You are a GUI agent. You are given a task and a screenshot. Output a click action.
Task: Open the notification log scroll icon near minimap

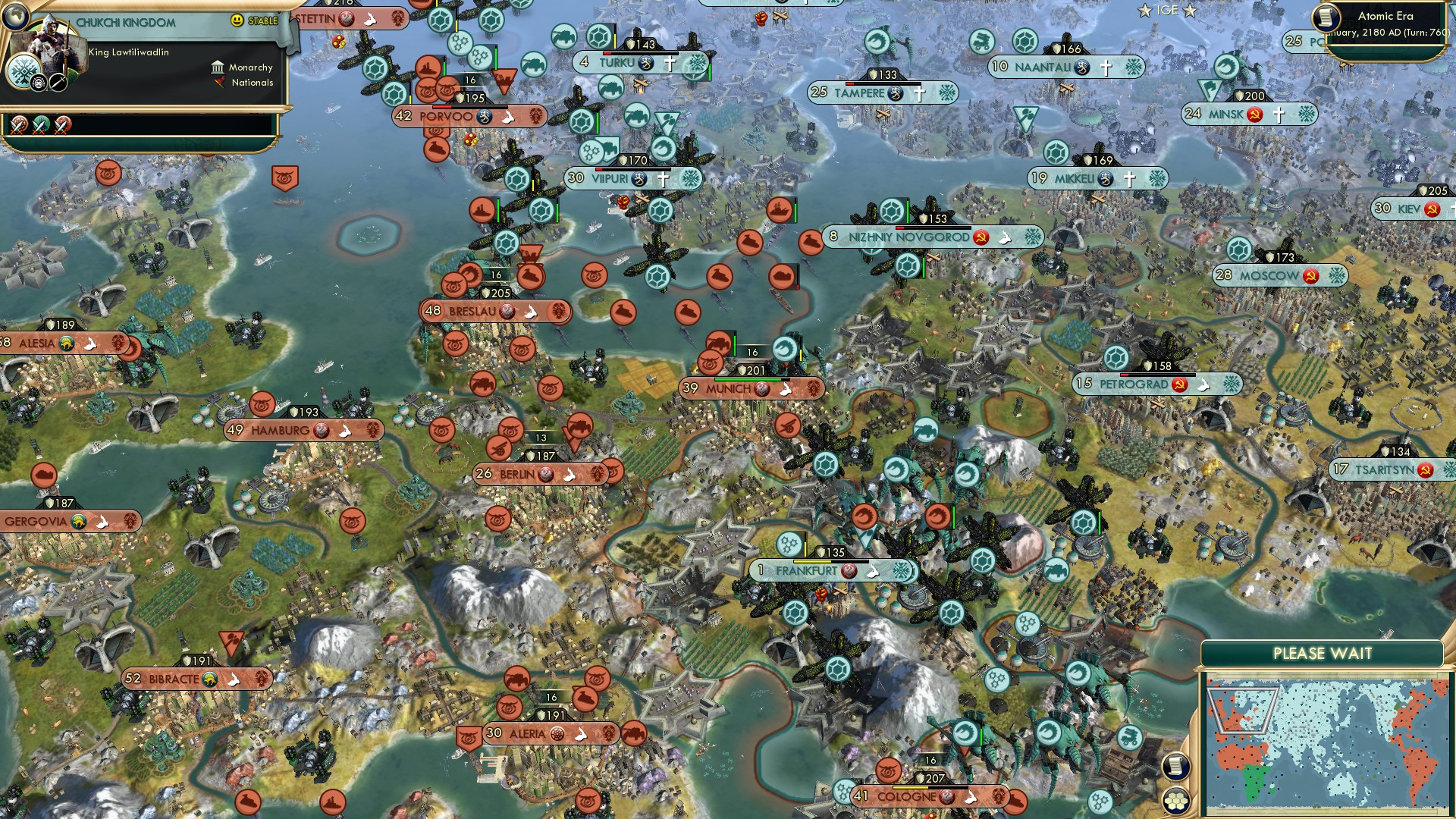1176,767
